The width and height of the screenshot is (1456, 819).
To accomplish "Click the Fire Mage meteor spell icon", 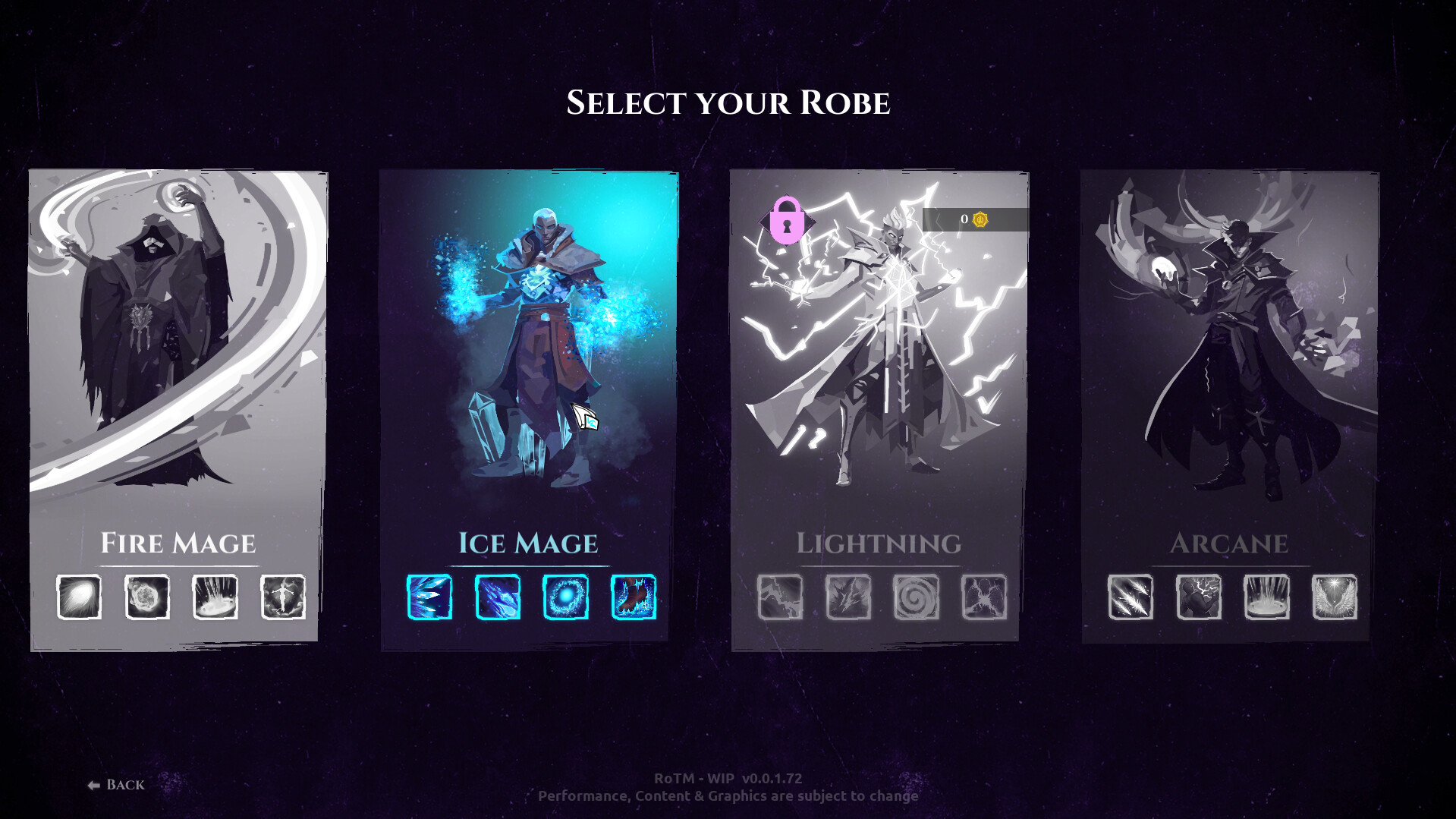I will click(146, 597).
